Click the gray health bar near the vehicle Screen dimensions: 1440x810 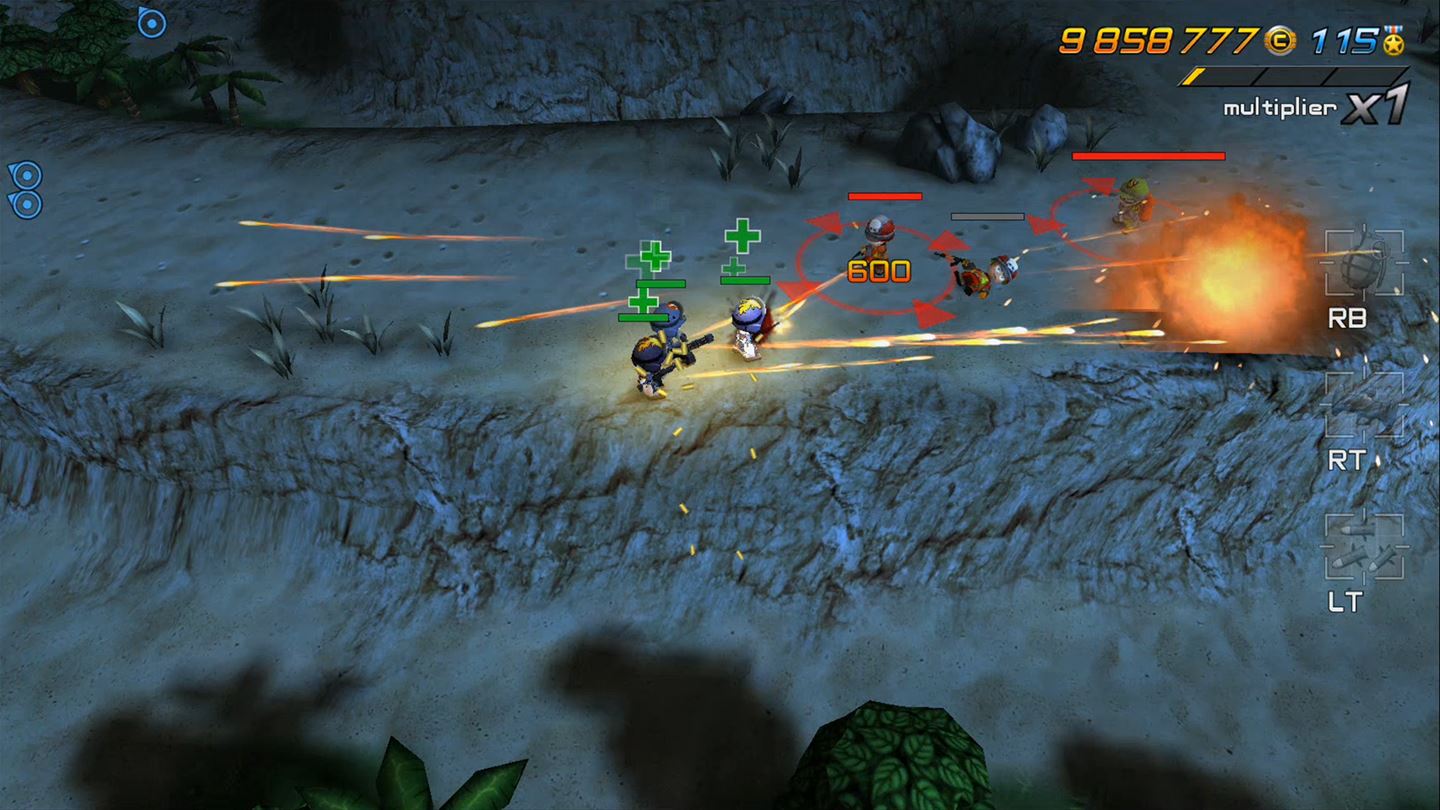(988, 214)
